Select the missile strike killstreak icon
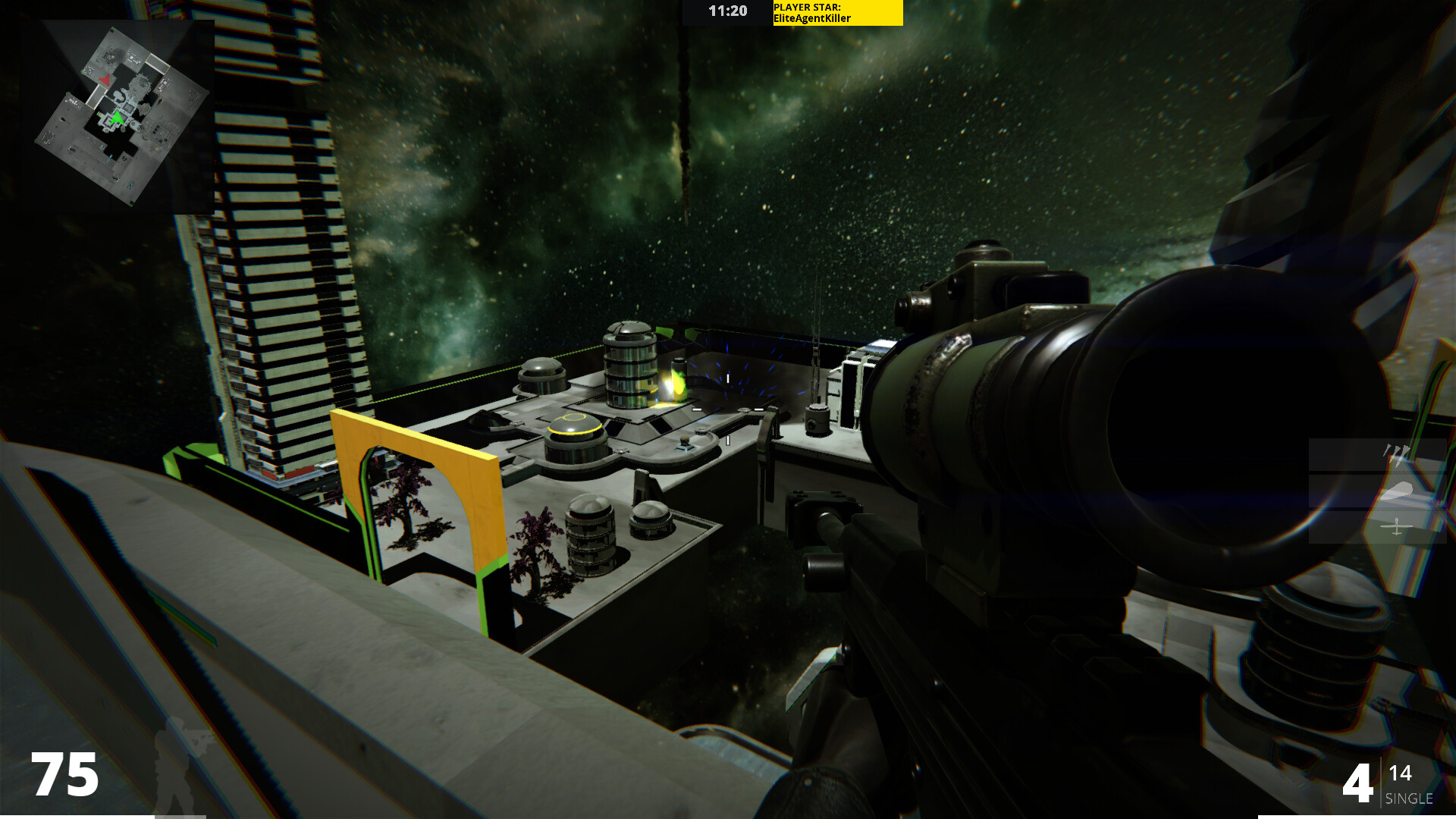 [x=1397, y=453]
